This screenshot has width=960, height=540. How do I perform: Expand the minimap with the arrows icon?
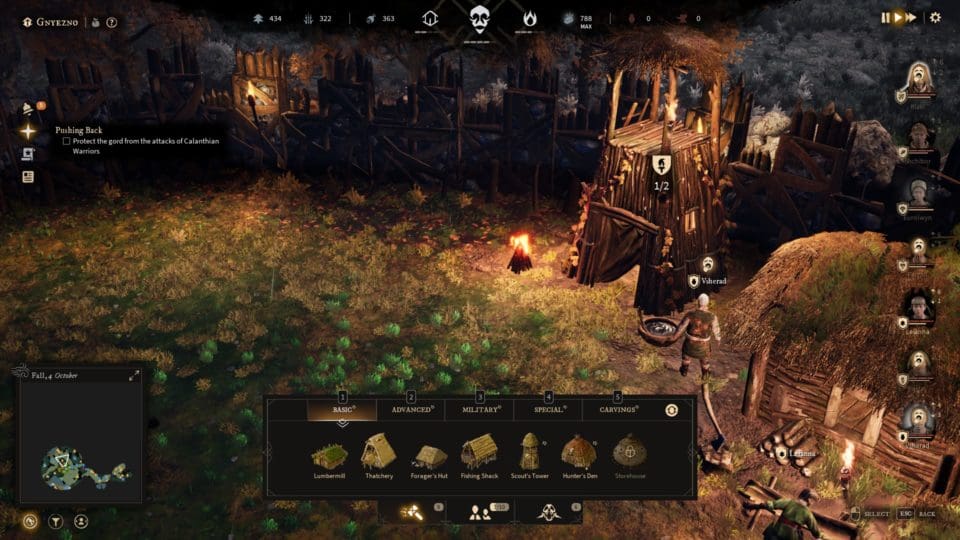click(x=134, y=376)
